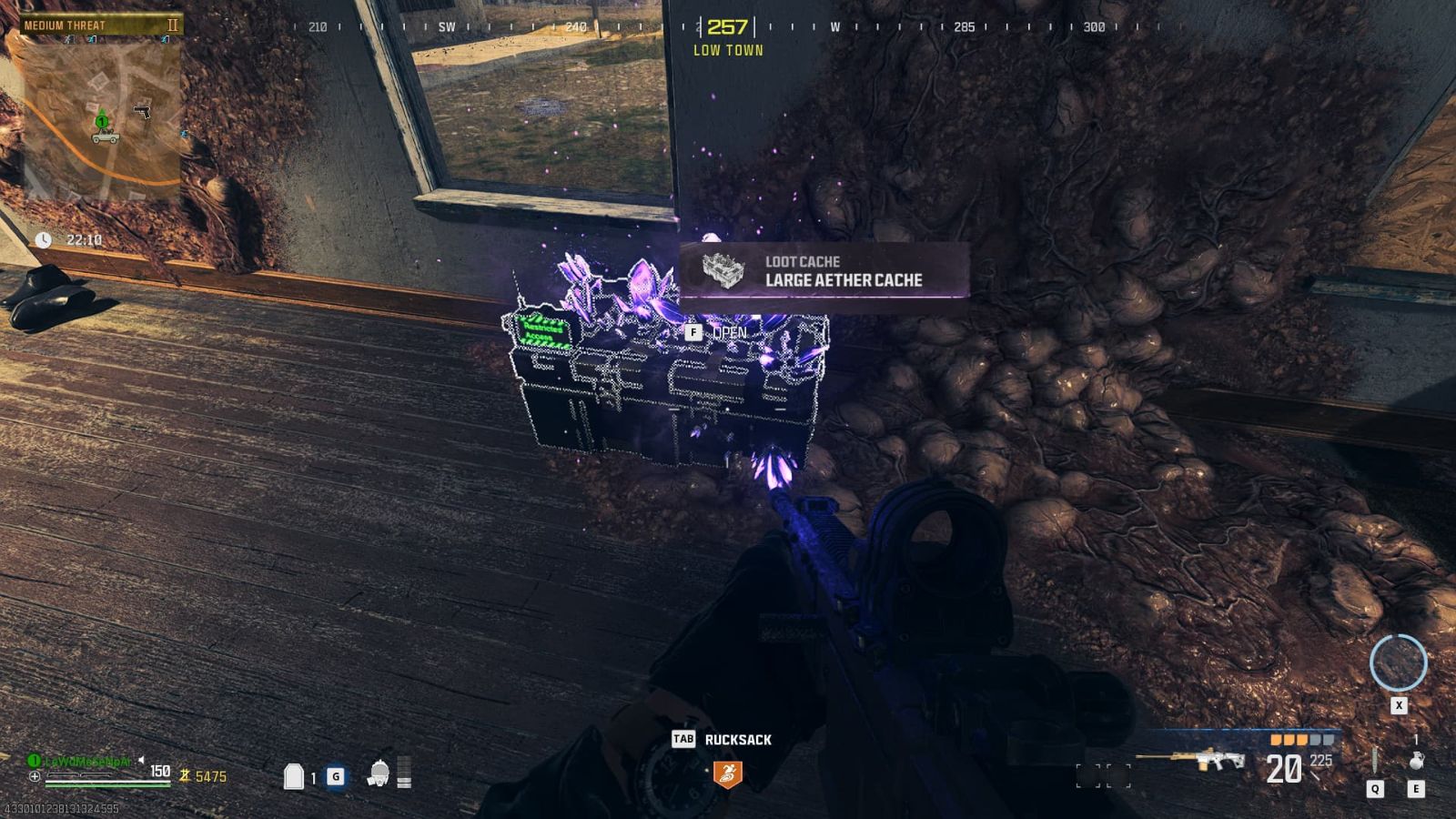Mute the speaker icon next to the player name
The height and width of the screenshot is (819, 1456).
coord(141,761)
